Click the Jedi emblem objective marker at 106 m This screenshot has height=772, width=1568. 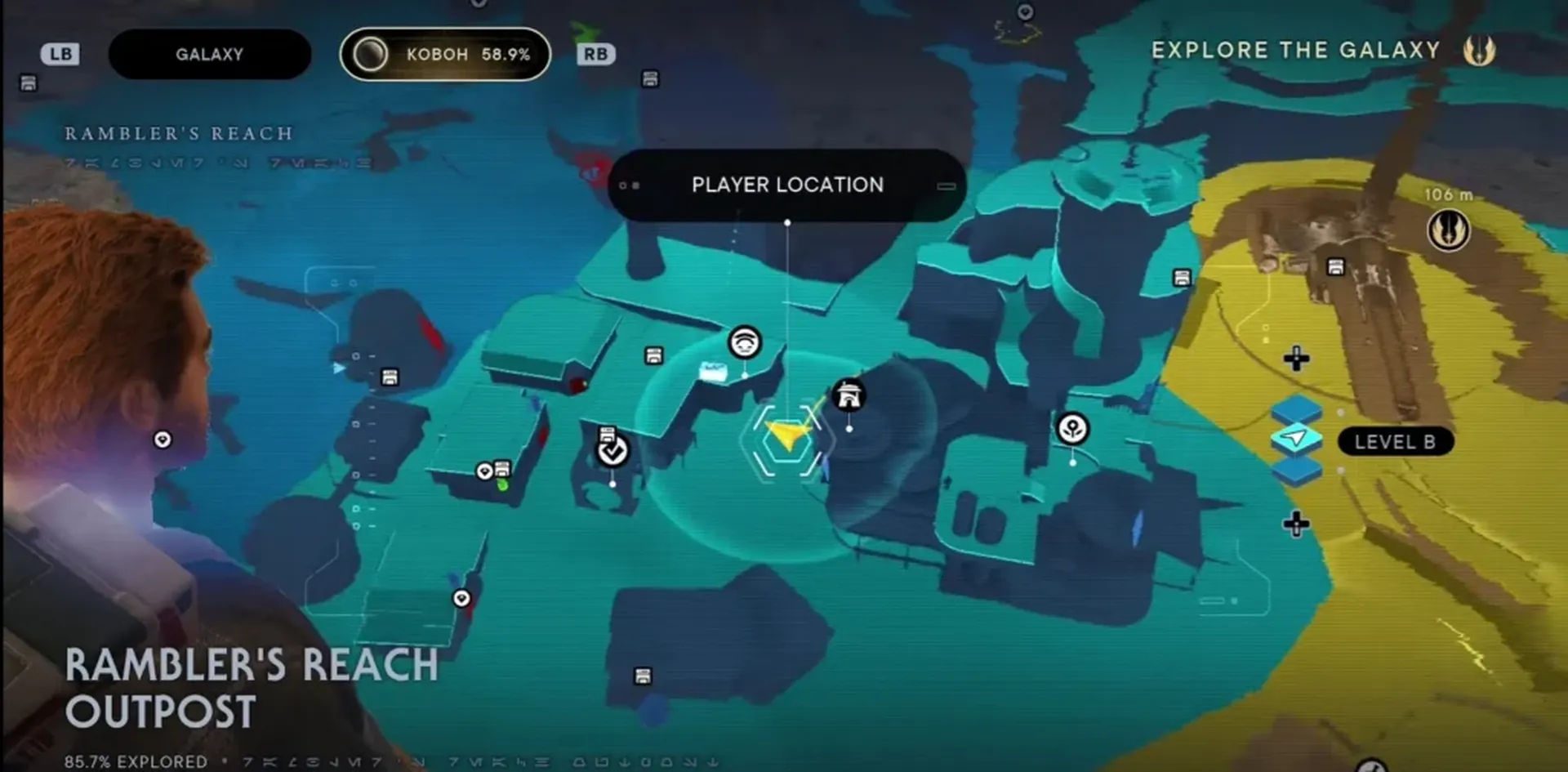pos(1448,230)
